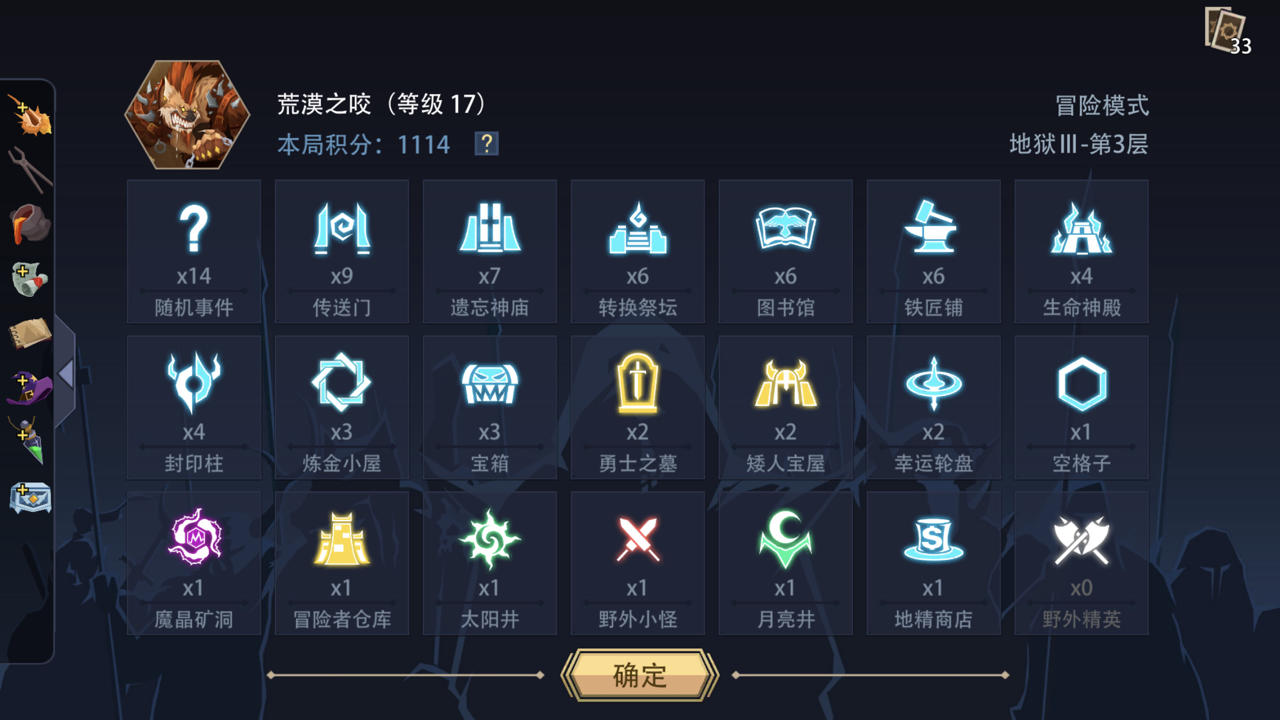This screenshot has width=1280, height=720.
Task: Open the score help question mark button
Action: [x=485, y=146]
